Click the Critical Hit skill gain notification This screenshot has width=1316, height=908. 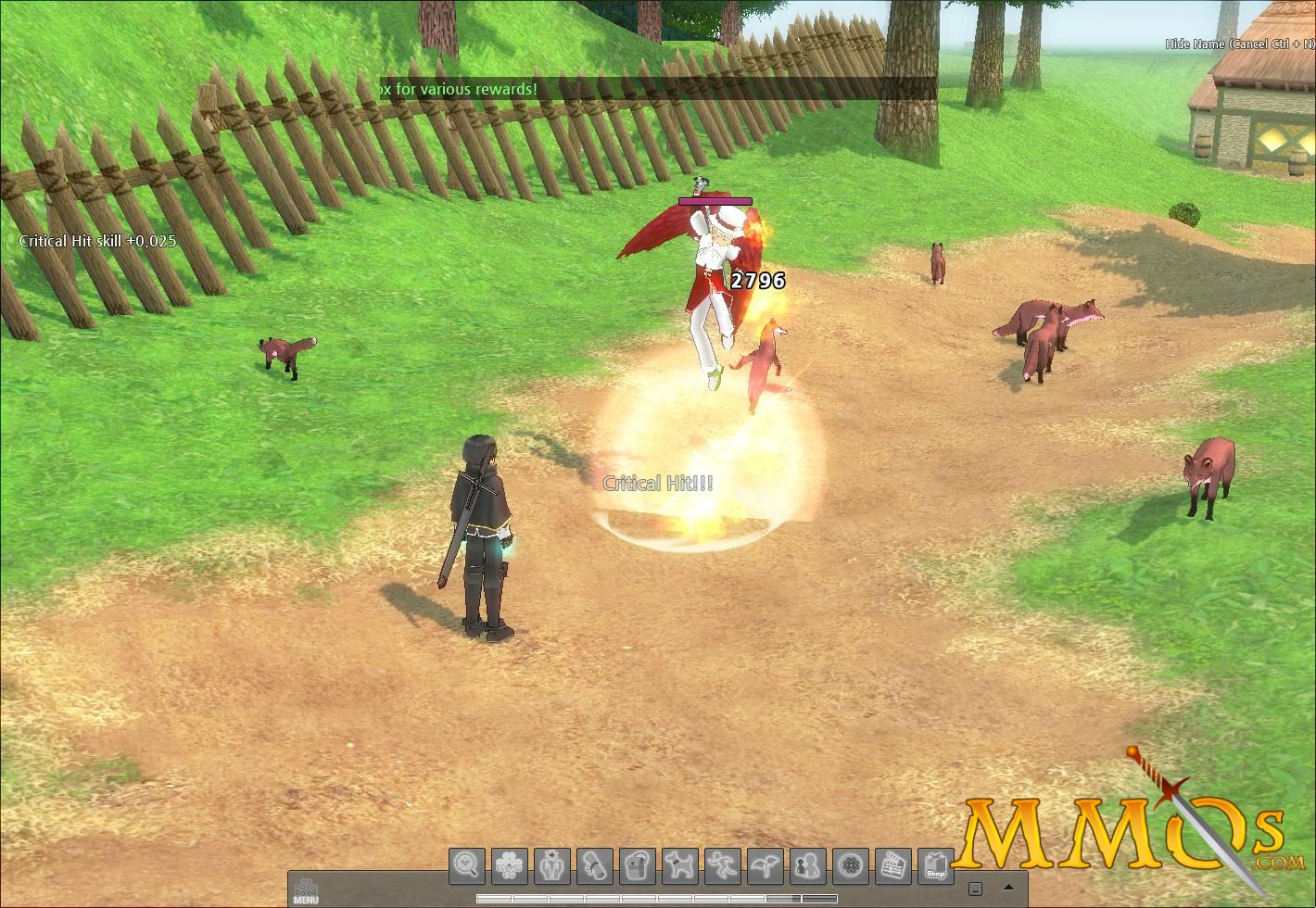(96, 241)
